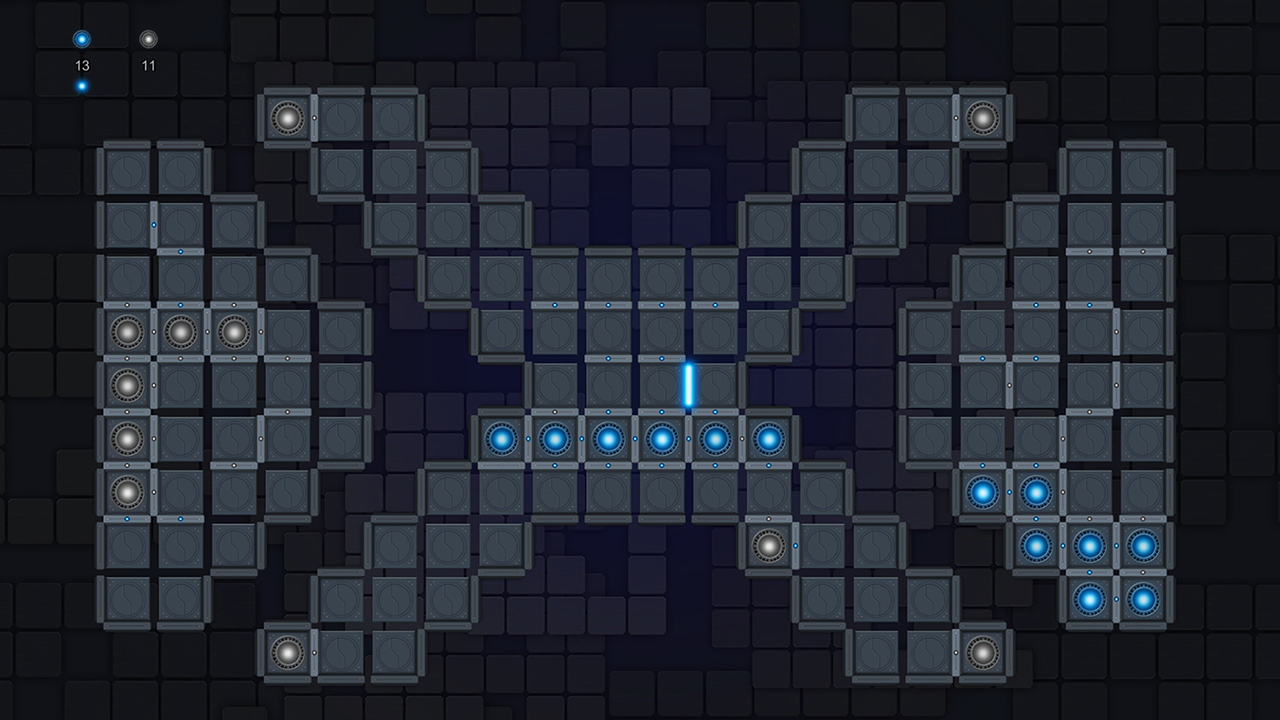
Task: Select the gray speaker icon in the top-left cluster
Action: pyautogui.click(x=289, y=117)
